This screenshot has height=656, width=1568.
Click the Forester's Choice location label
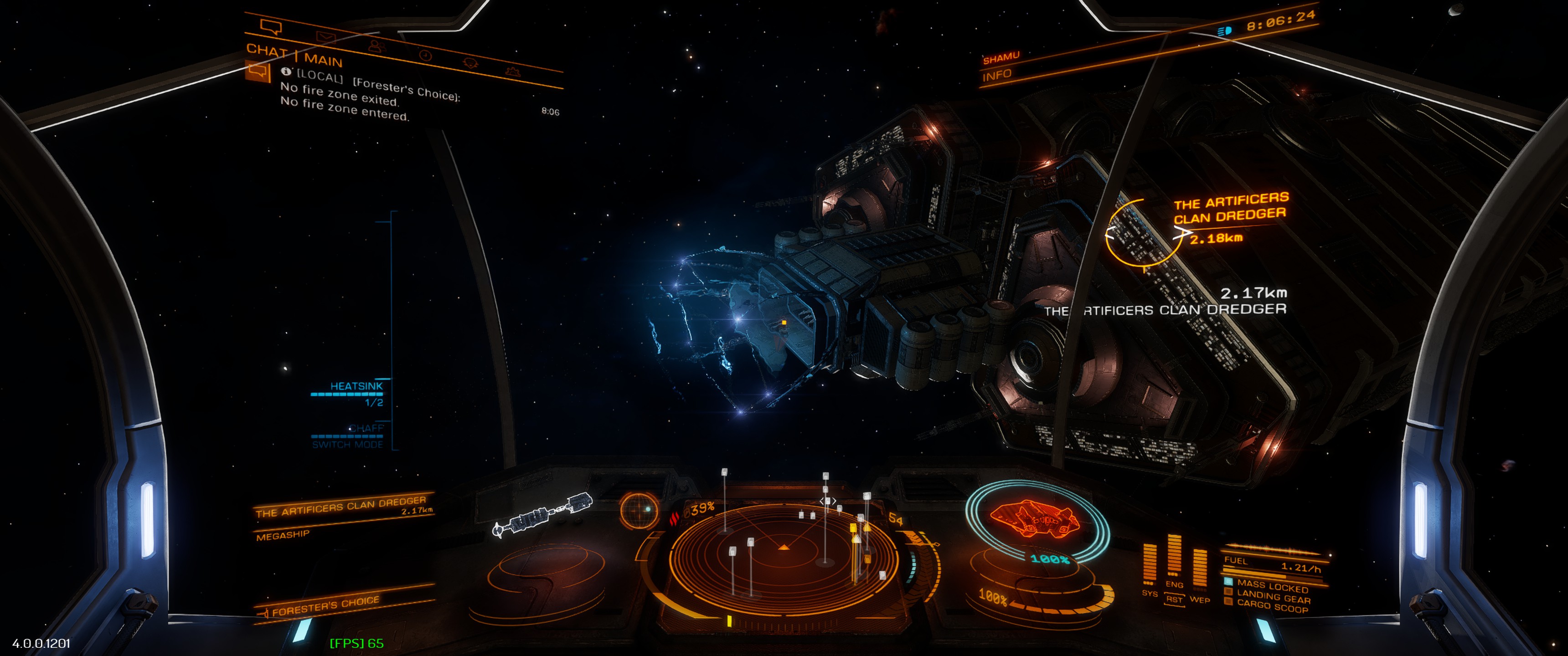click(x=325, y=606)
